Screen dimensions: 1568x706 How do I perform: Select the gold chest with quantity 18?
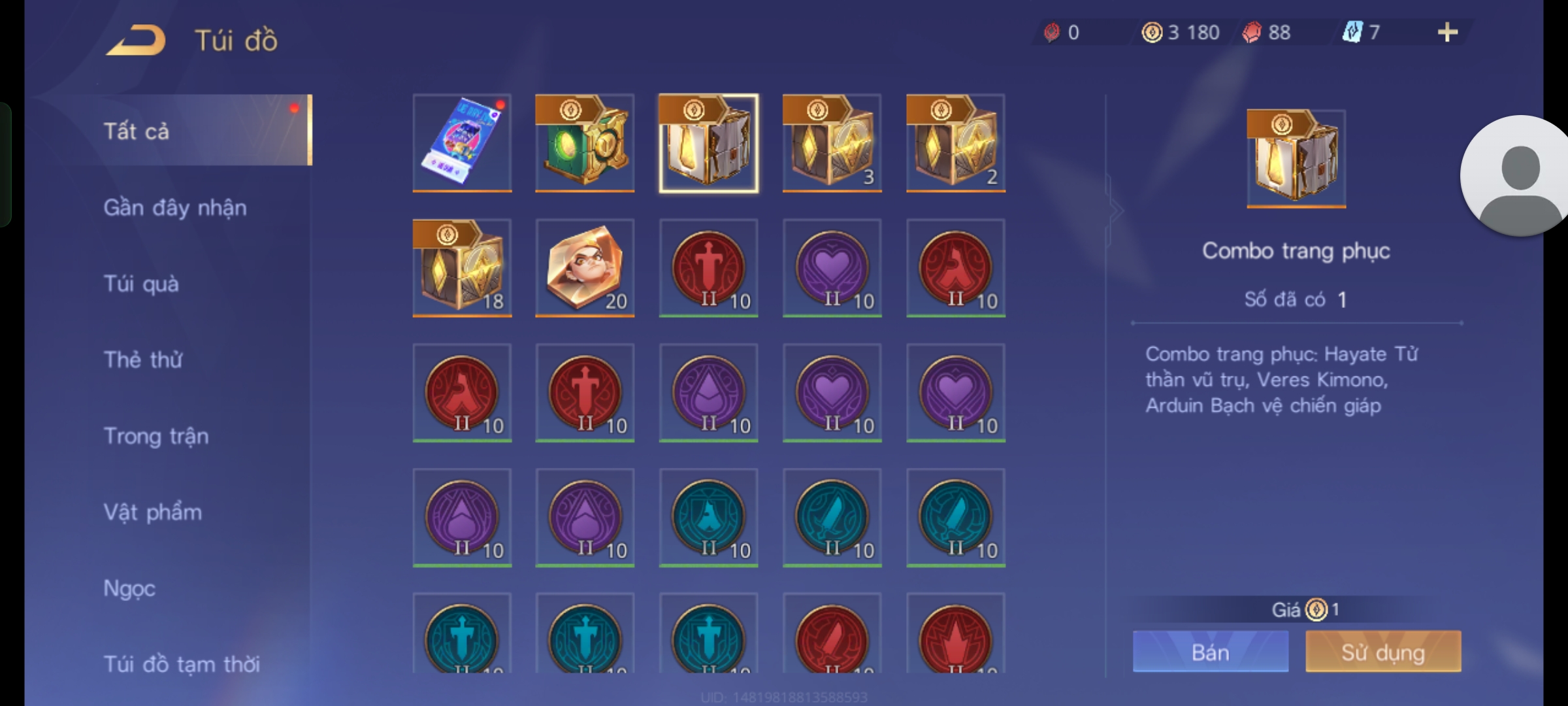pyautogui.click(x=462, y=268)
